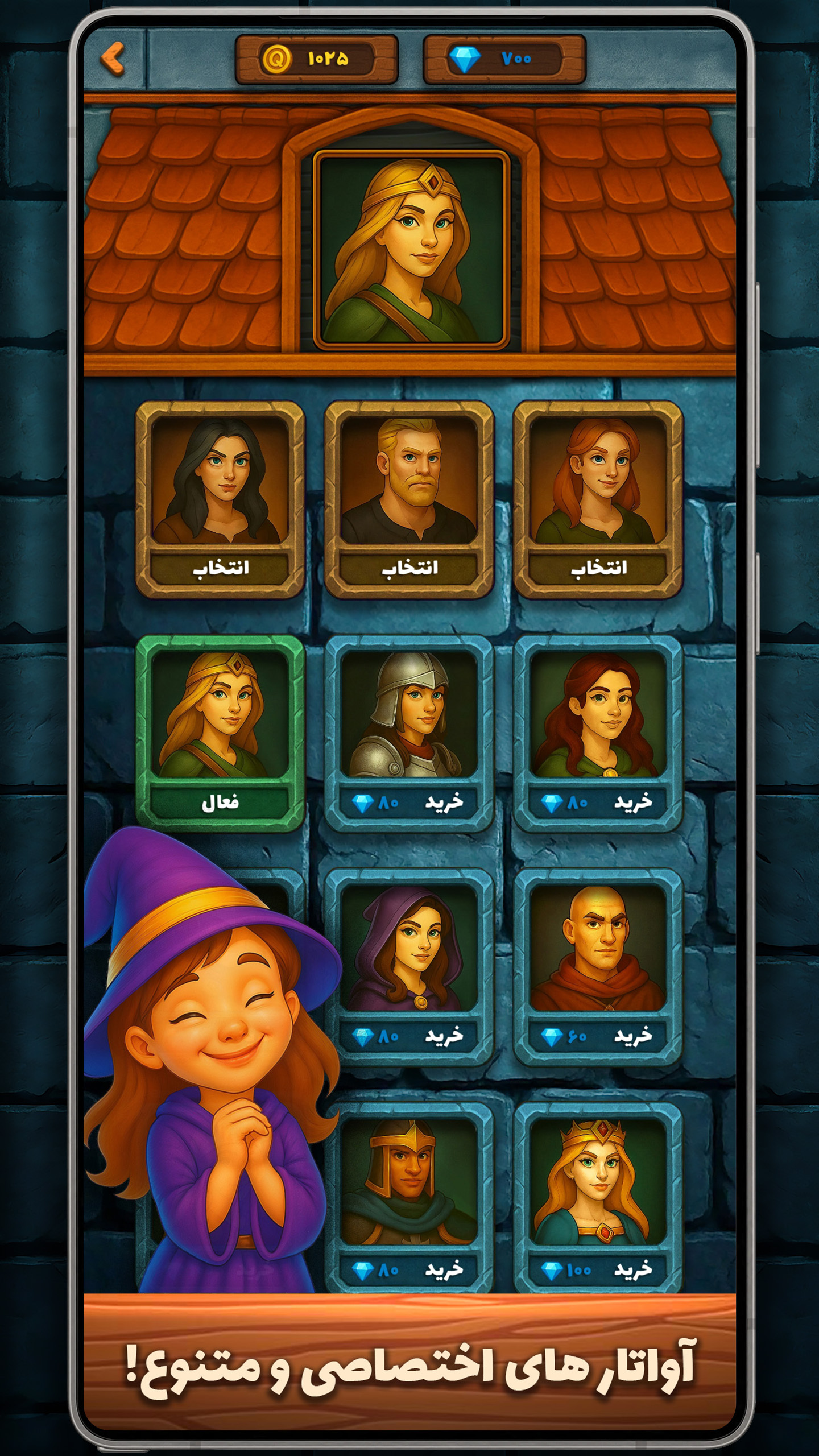Buy the silver-helmet knight avatar
819x1456 pixels.
(409, 802)
